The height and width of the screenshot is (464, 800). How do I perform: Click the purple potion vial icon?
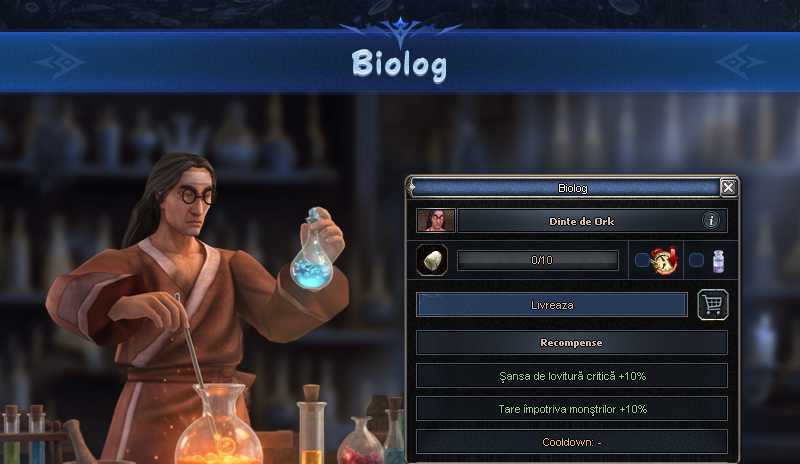click(x=717, y=260)
